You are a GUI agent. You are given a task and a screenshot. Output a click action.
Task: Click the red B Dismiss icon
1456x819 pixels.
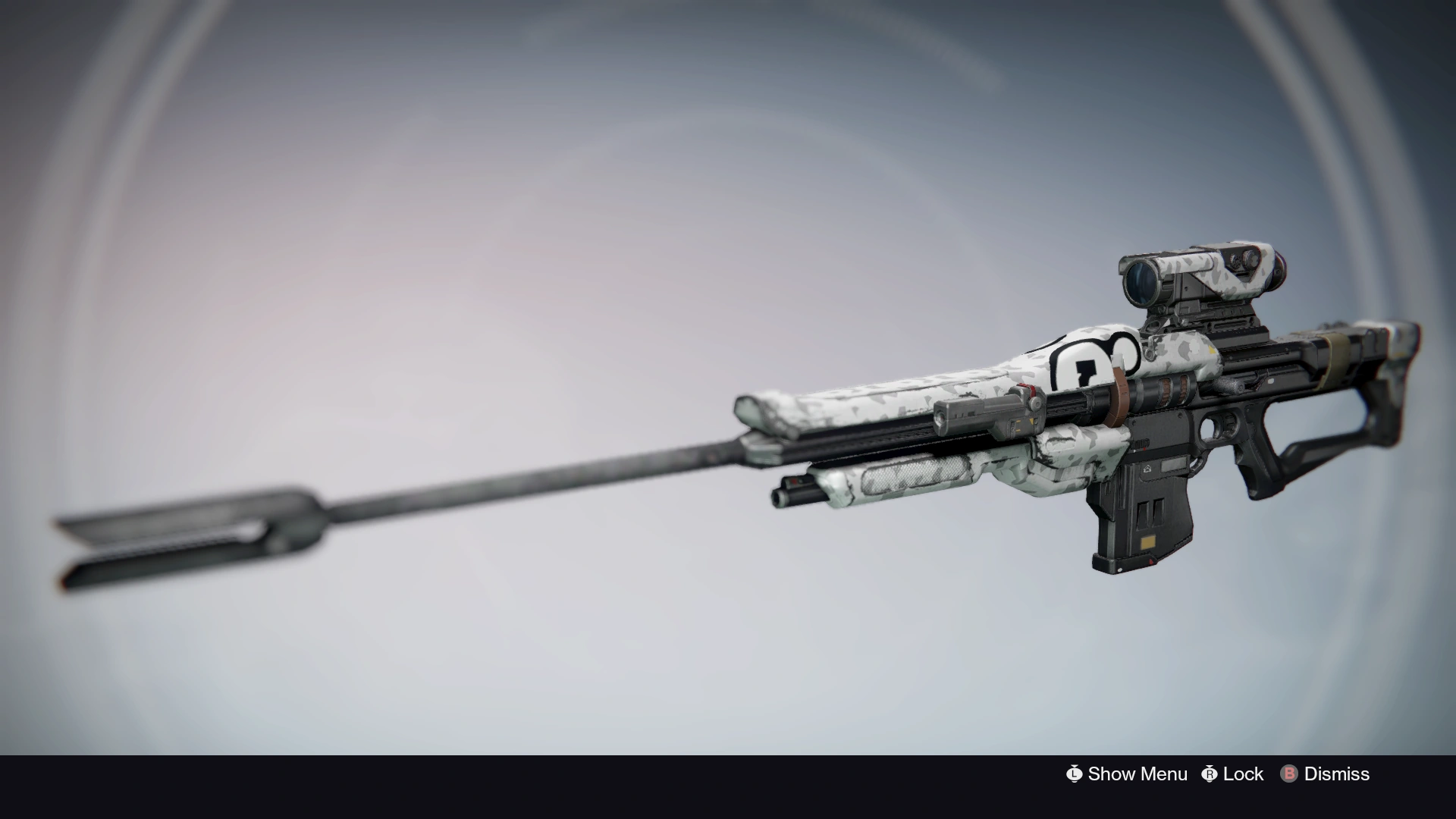coord(1289,774)
